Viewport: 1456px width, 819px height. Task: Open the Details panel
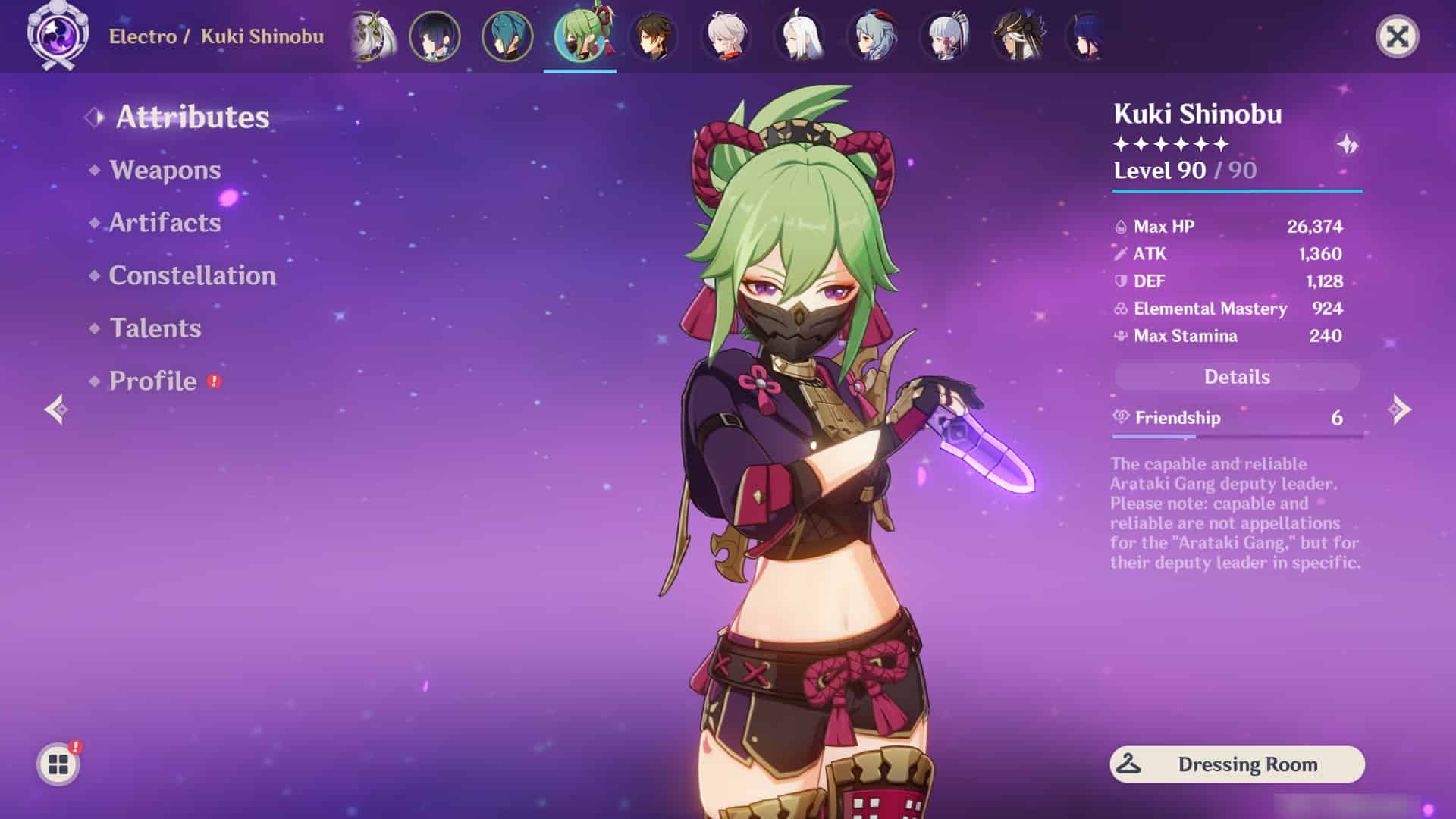coord(1237,377)
